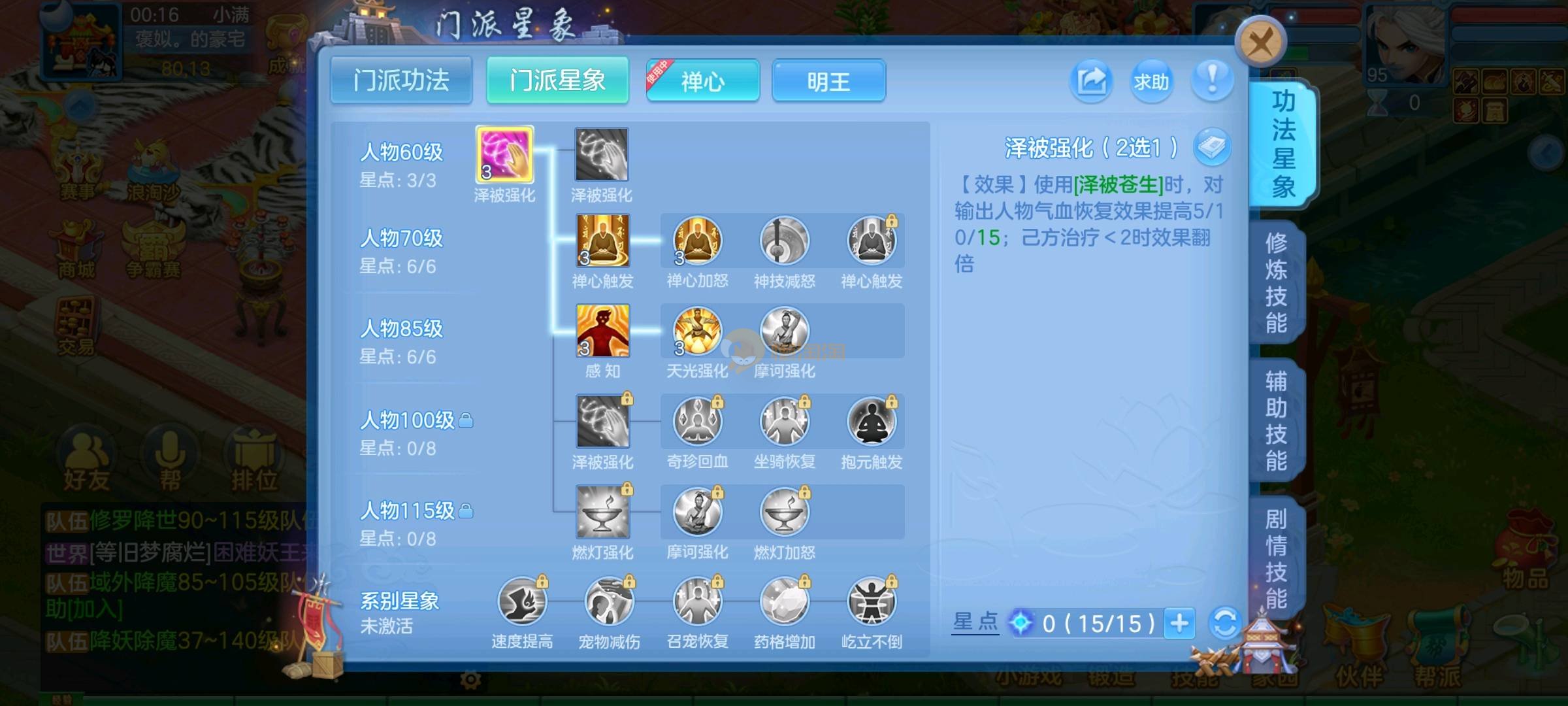Image resolution: width=1568 pixels, height=706 pixels.
Task: Reset star points with the refresh button
Action: click(1224, 623)
